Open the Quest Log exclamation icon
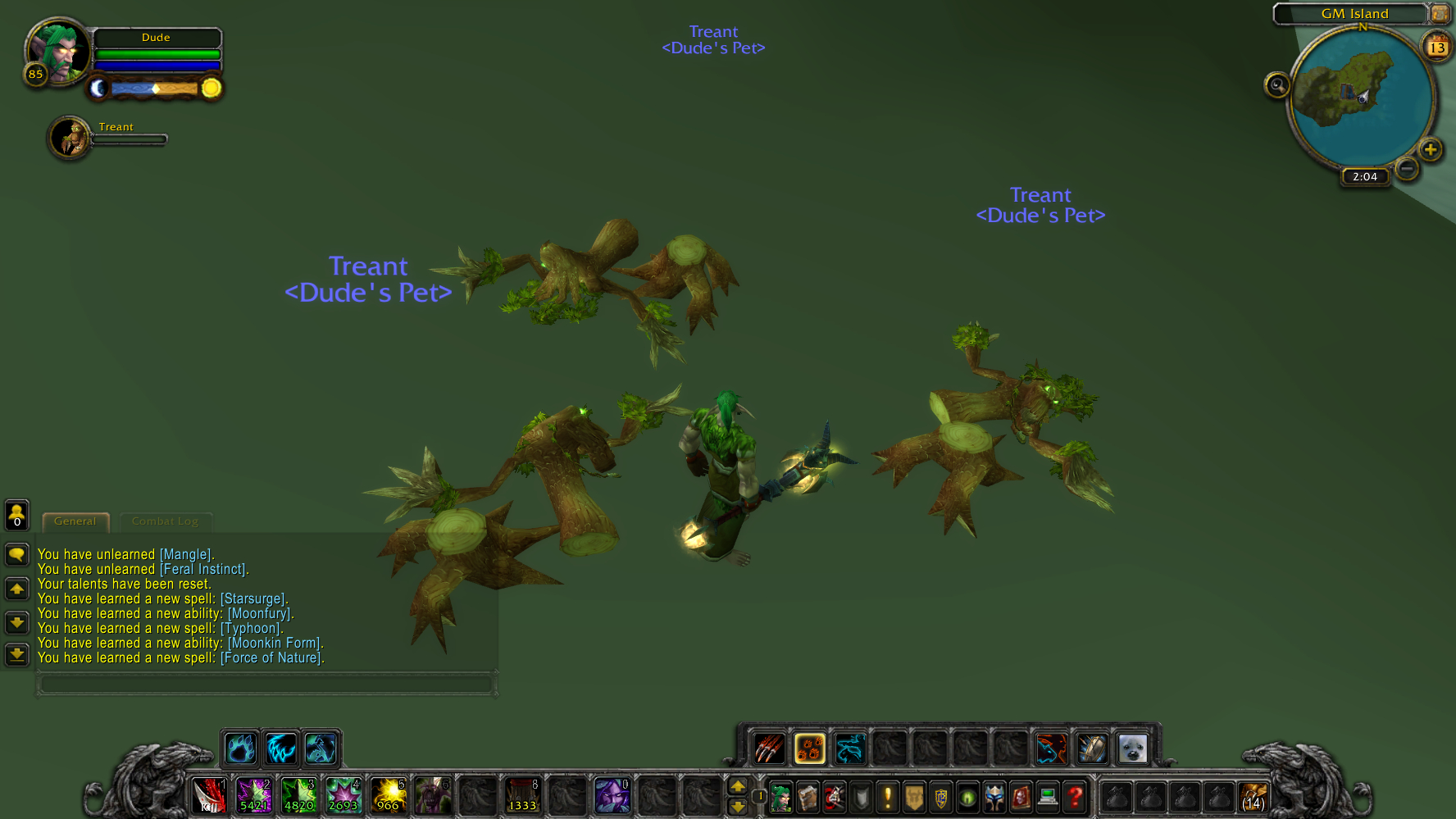The image size is (1456, 819). 888,797
